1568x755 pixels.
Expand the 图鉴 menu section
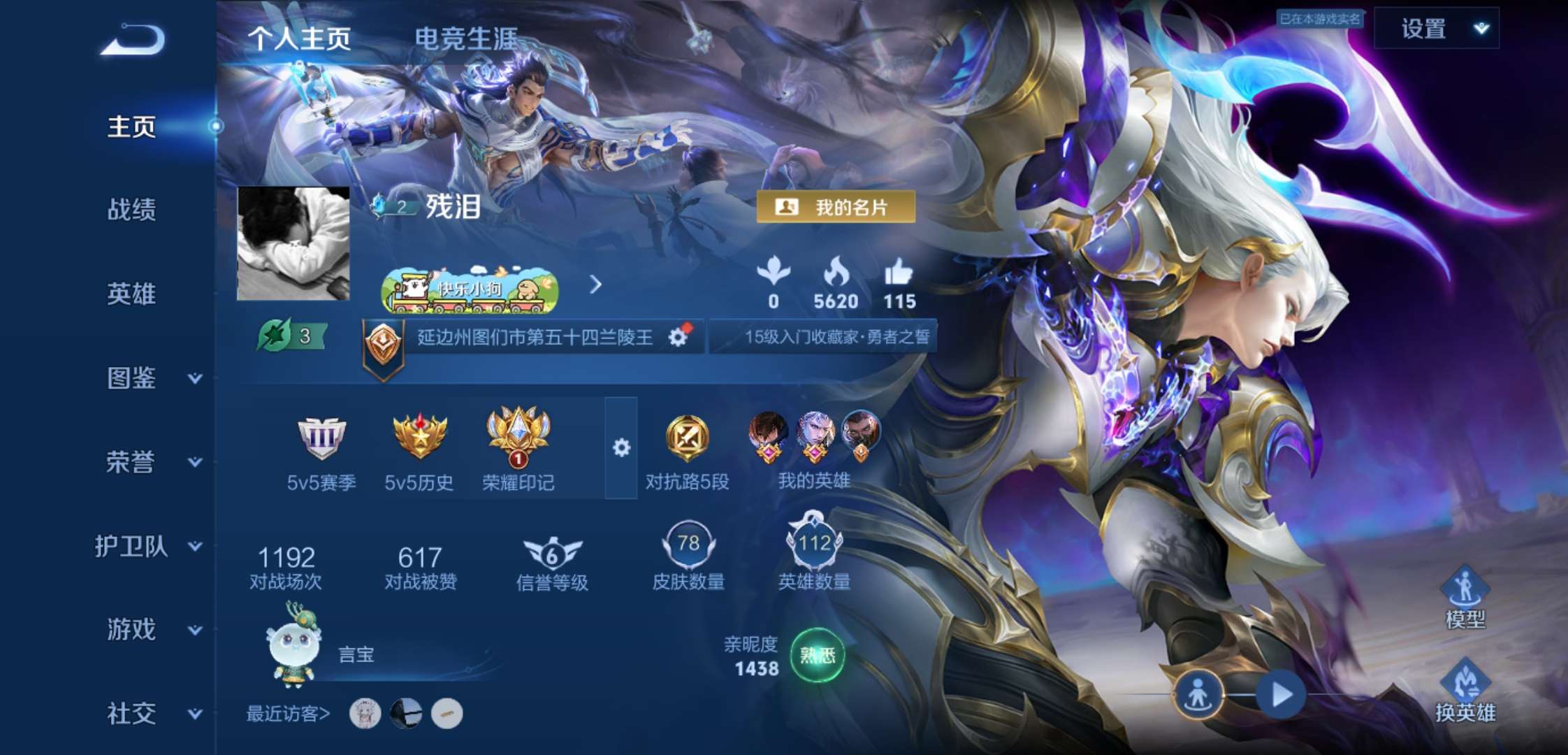click(150, 378)
